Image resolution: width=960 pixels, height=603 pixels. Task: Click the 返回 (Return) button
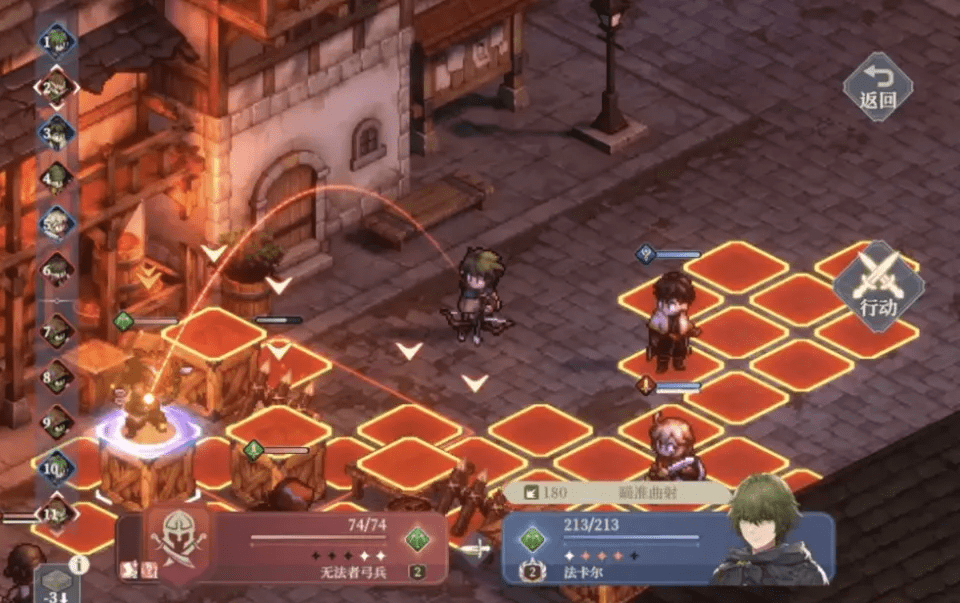(877, 87)
